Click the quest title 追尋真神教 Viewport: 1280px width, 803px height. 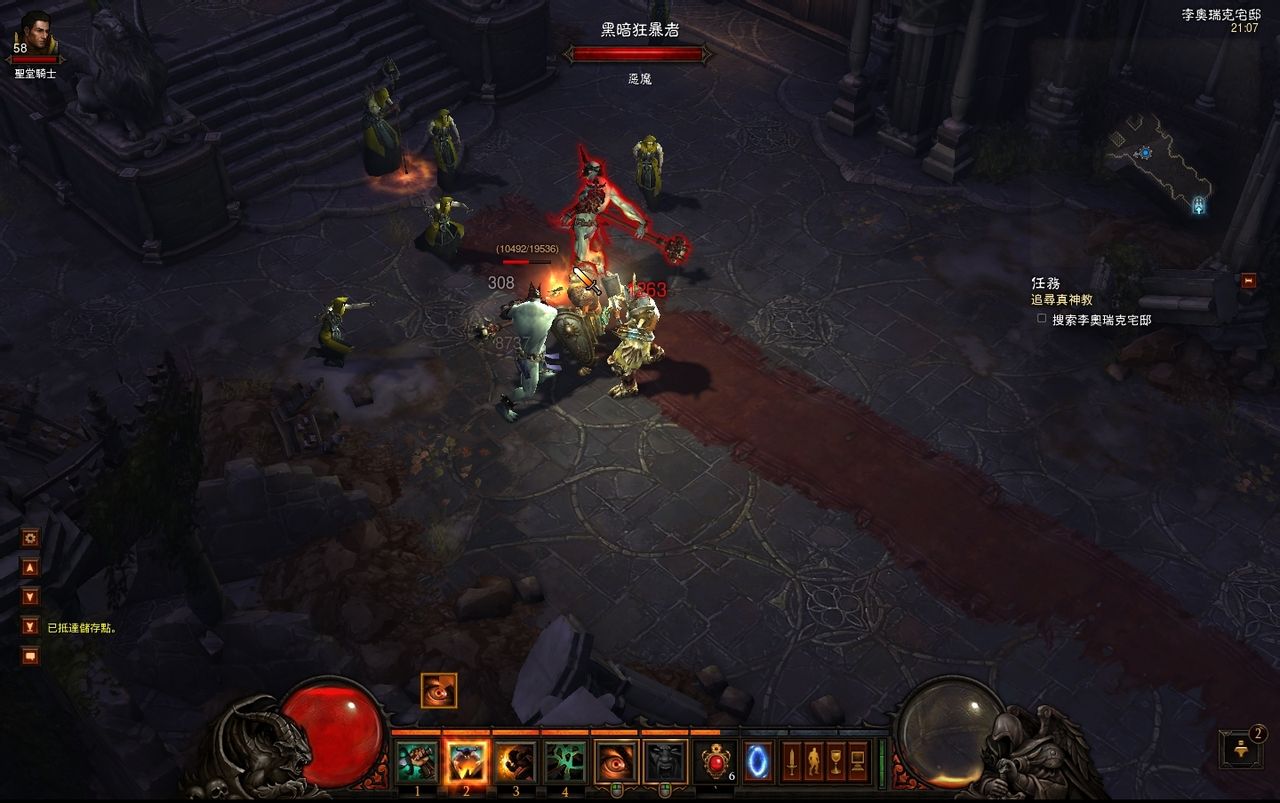click(x=1062, y=300)
